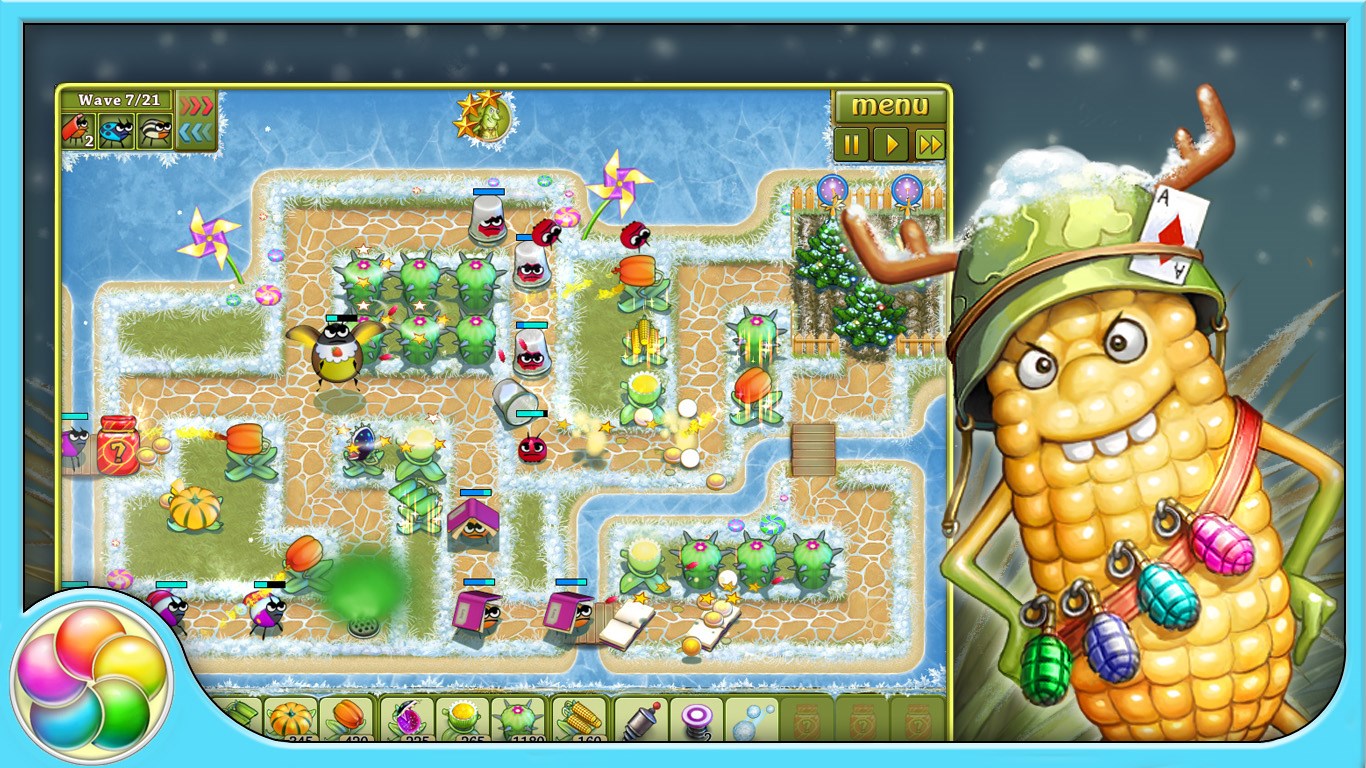
Task: Click the blue chevrons below the wave panel
Action: click(196, 131)
